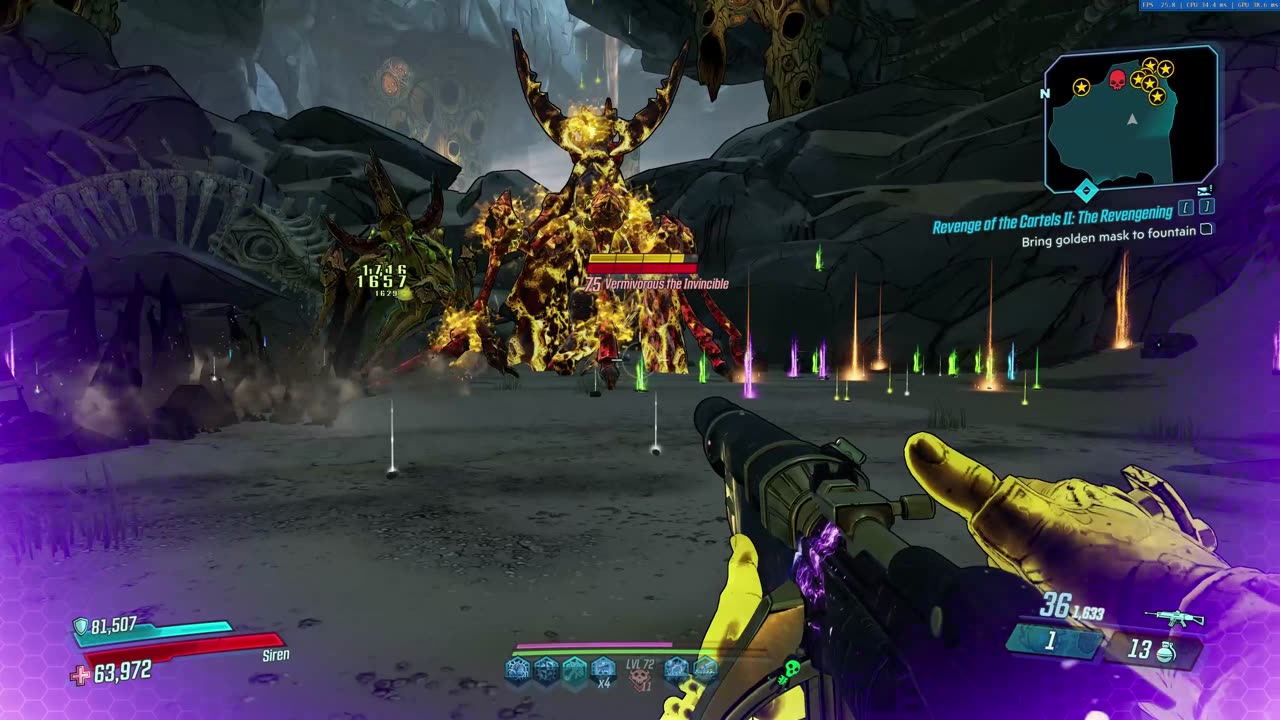Click the Mayhem skull icon under LVL 72
This screenshot has width=1280, height=720.
639,682
